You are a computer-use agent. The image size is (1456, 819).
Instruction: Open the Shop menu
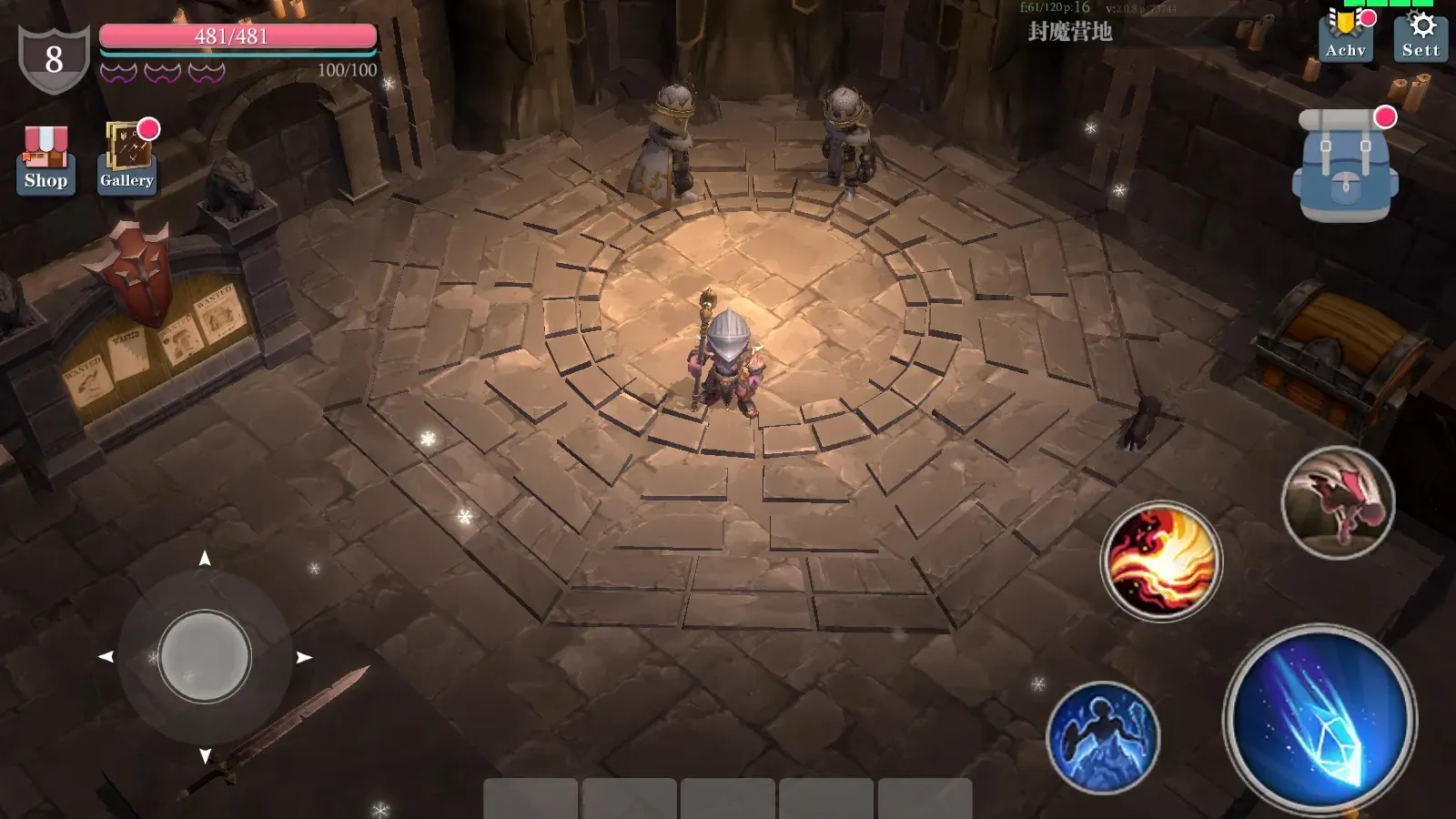[x=45, y=159]
